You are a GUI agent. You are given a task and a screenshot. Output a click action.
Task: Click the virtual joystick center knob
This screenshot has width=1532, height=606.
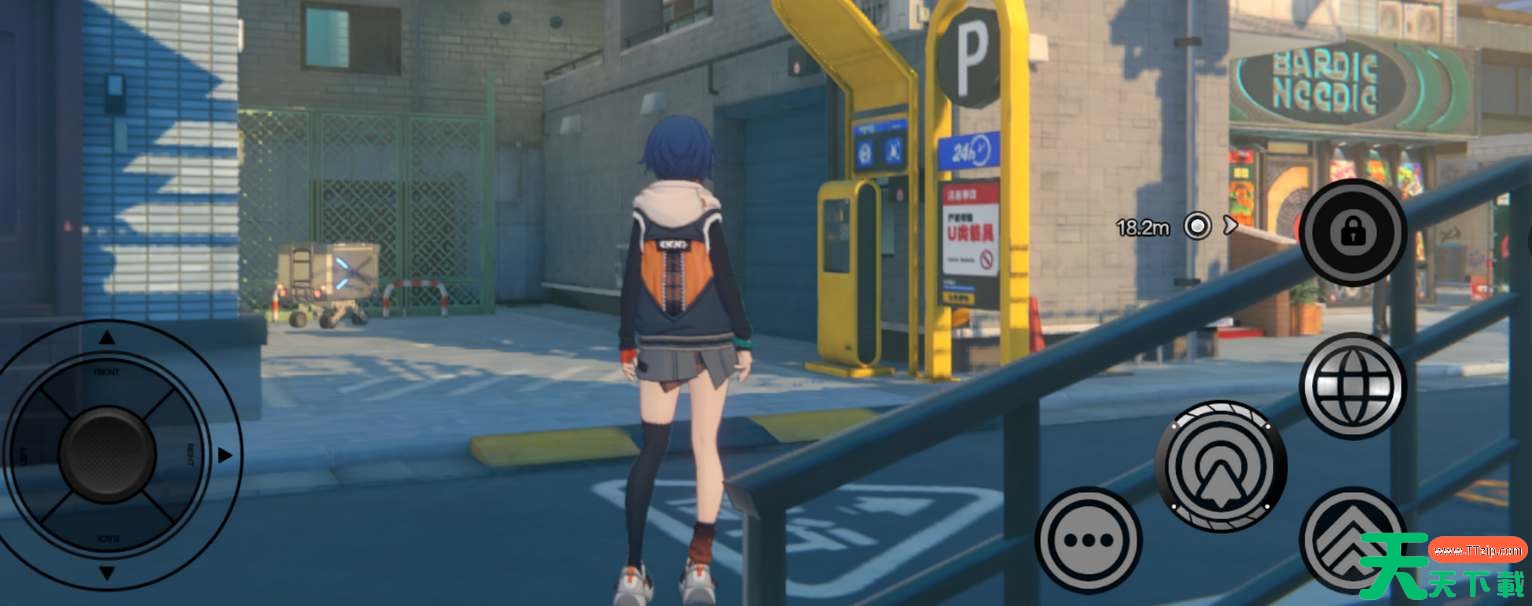107,455
